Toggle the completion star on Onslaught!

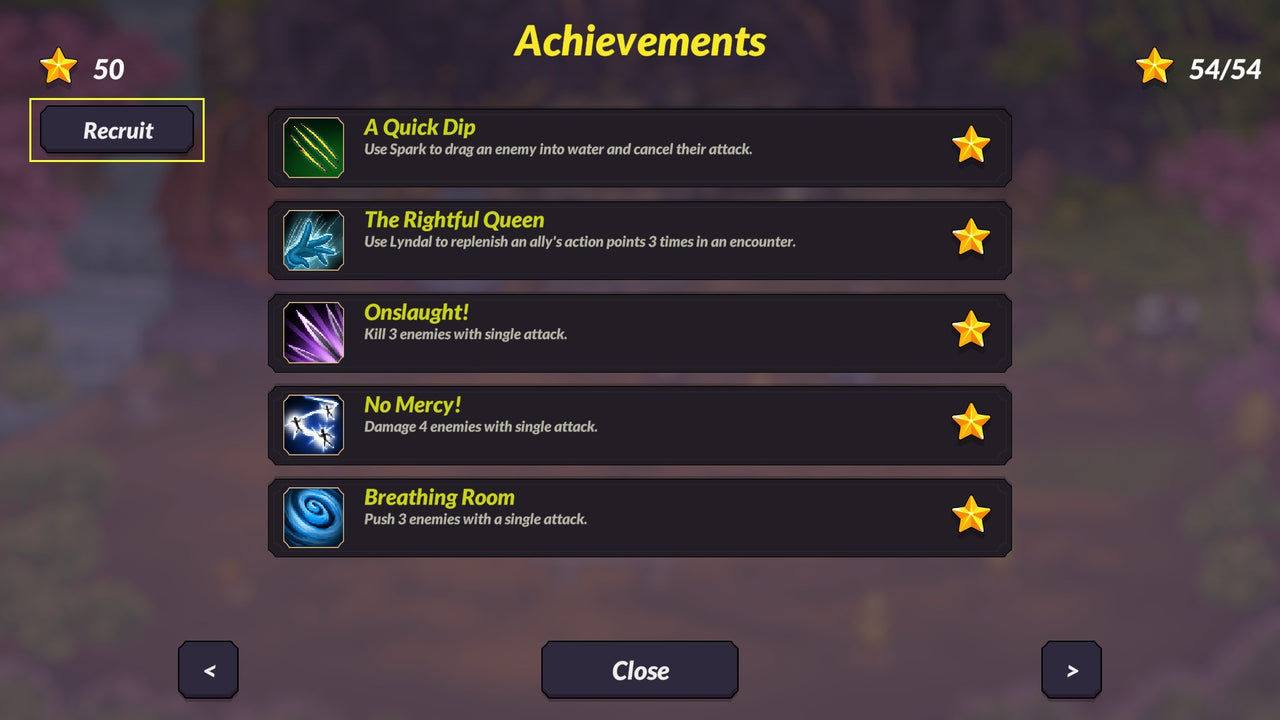tap(972, 332)
